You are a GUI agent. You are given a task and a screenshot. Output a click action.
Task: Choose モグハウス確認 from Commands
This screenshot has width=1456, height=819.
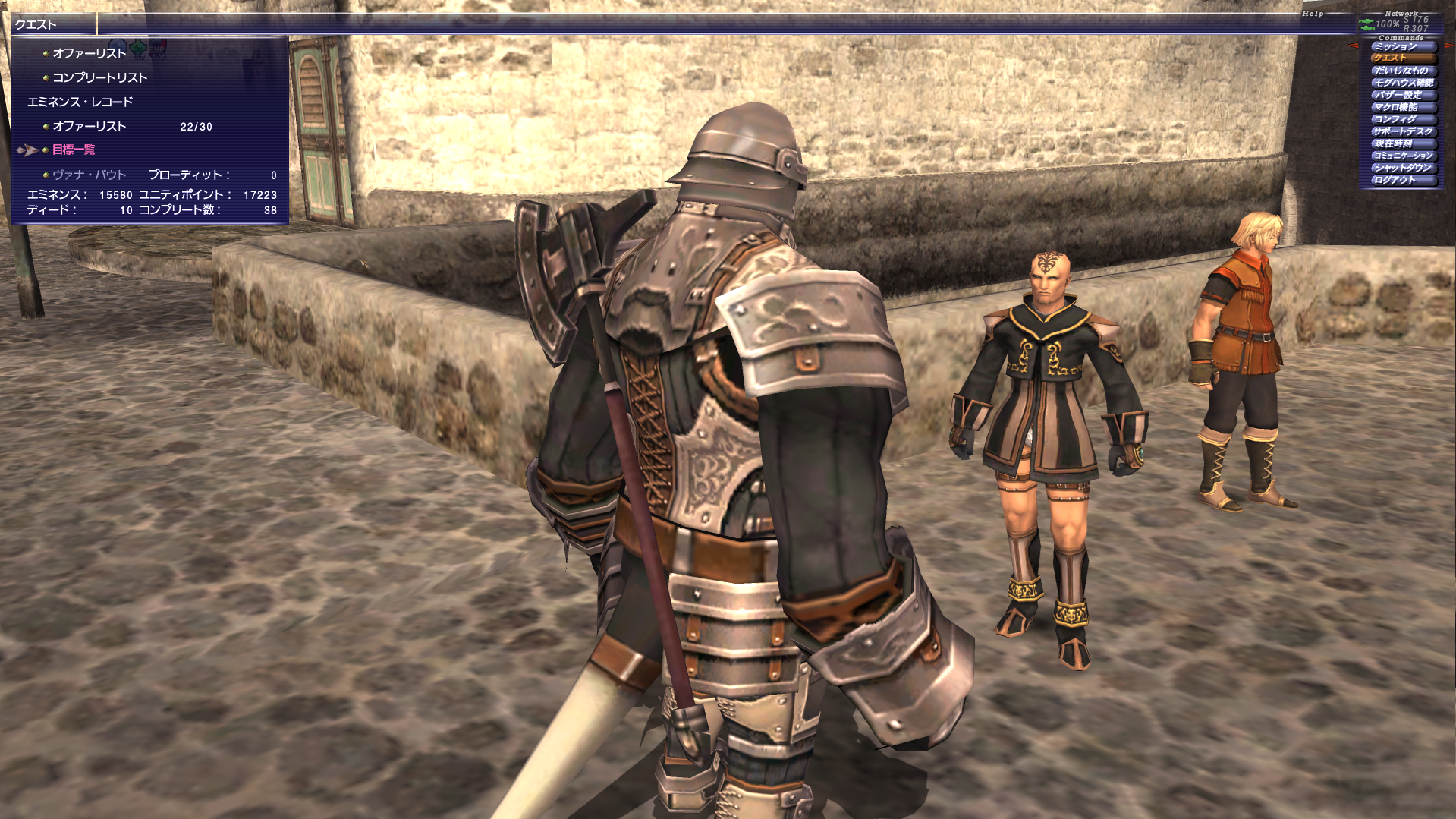1402,83
